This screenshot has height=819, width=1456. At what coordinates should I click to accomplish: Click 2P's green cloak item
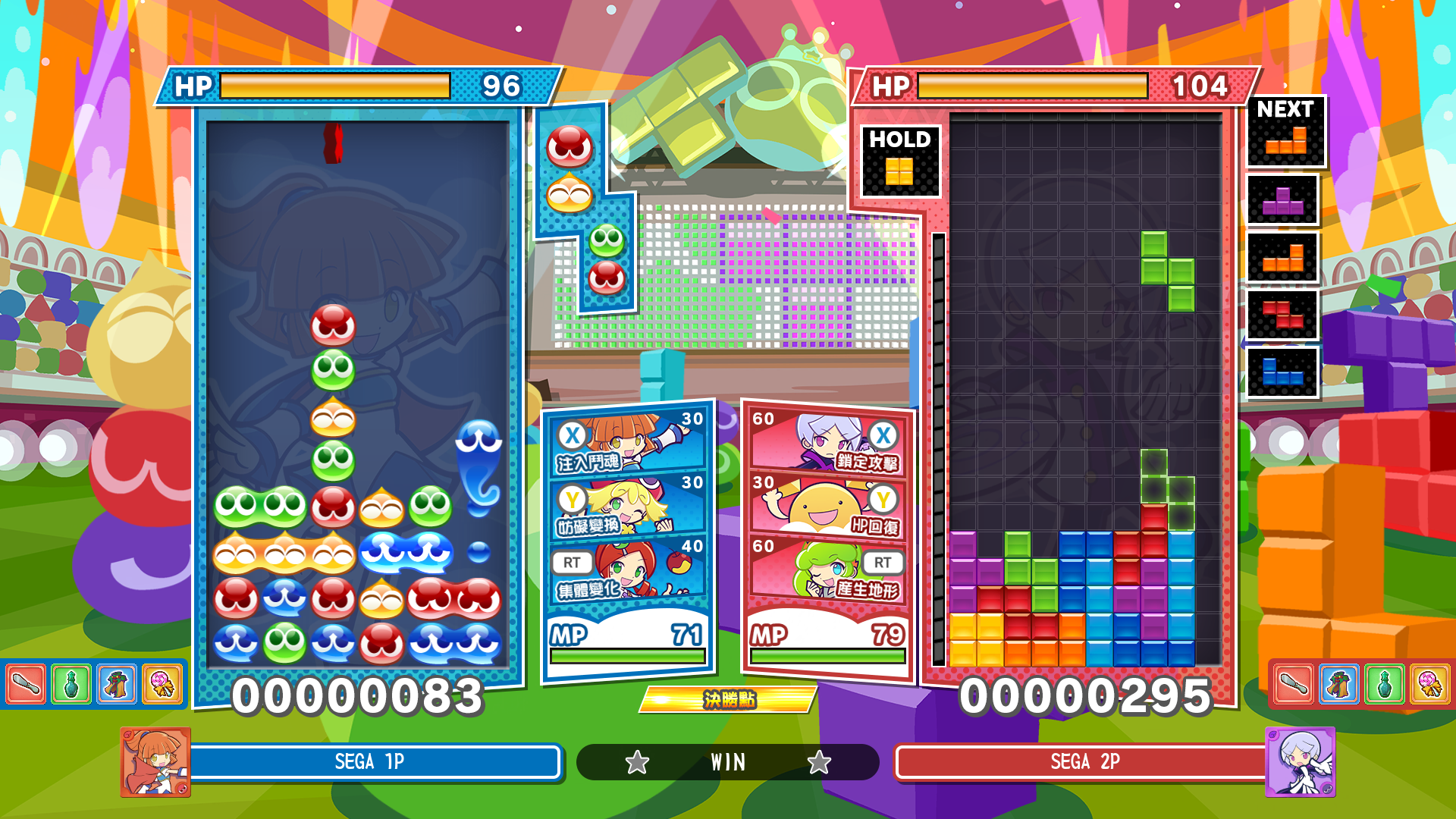[1339, 684]
